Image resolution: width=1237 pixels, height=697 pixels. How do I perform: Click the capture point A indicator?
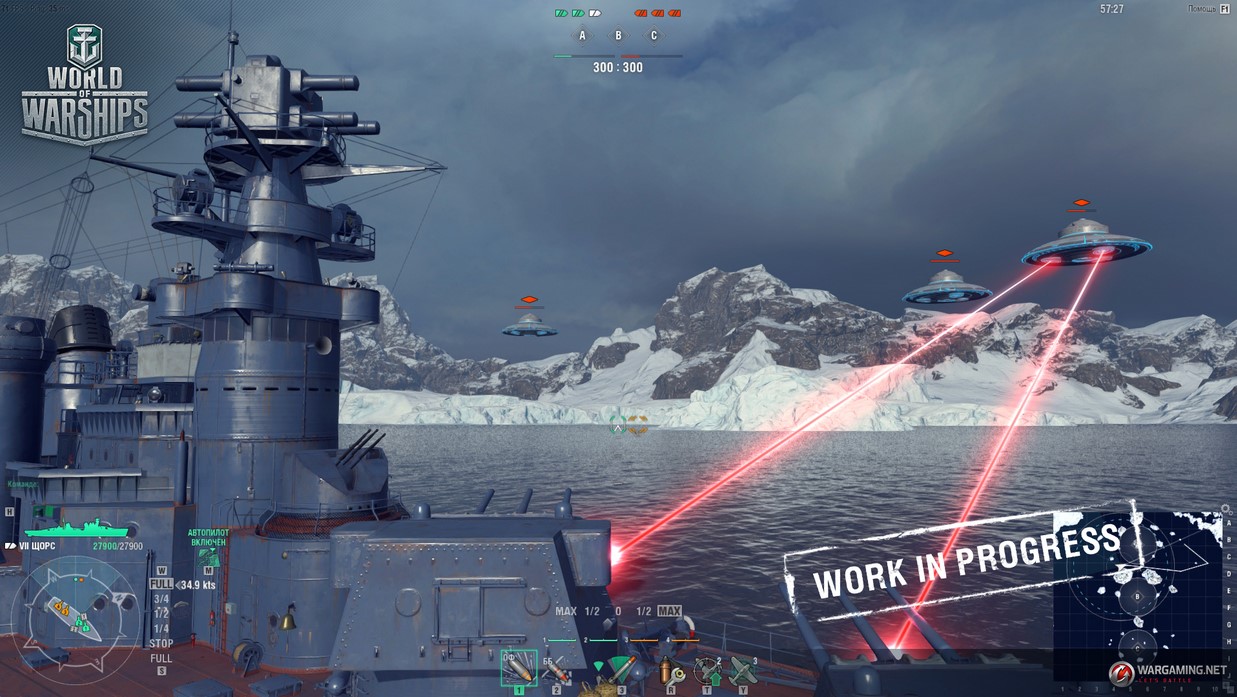pyautogui.click(x=582, y=36)
